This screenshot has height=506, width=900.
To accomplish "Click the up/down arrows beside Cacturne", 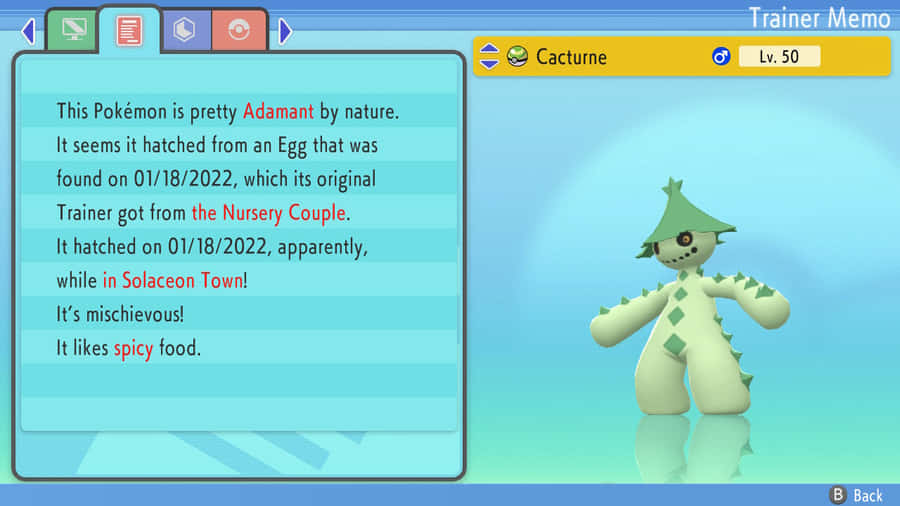I will coord(489,56).
